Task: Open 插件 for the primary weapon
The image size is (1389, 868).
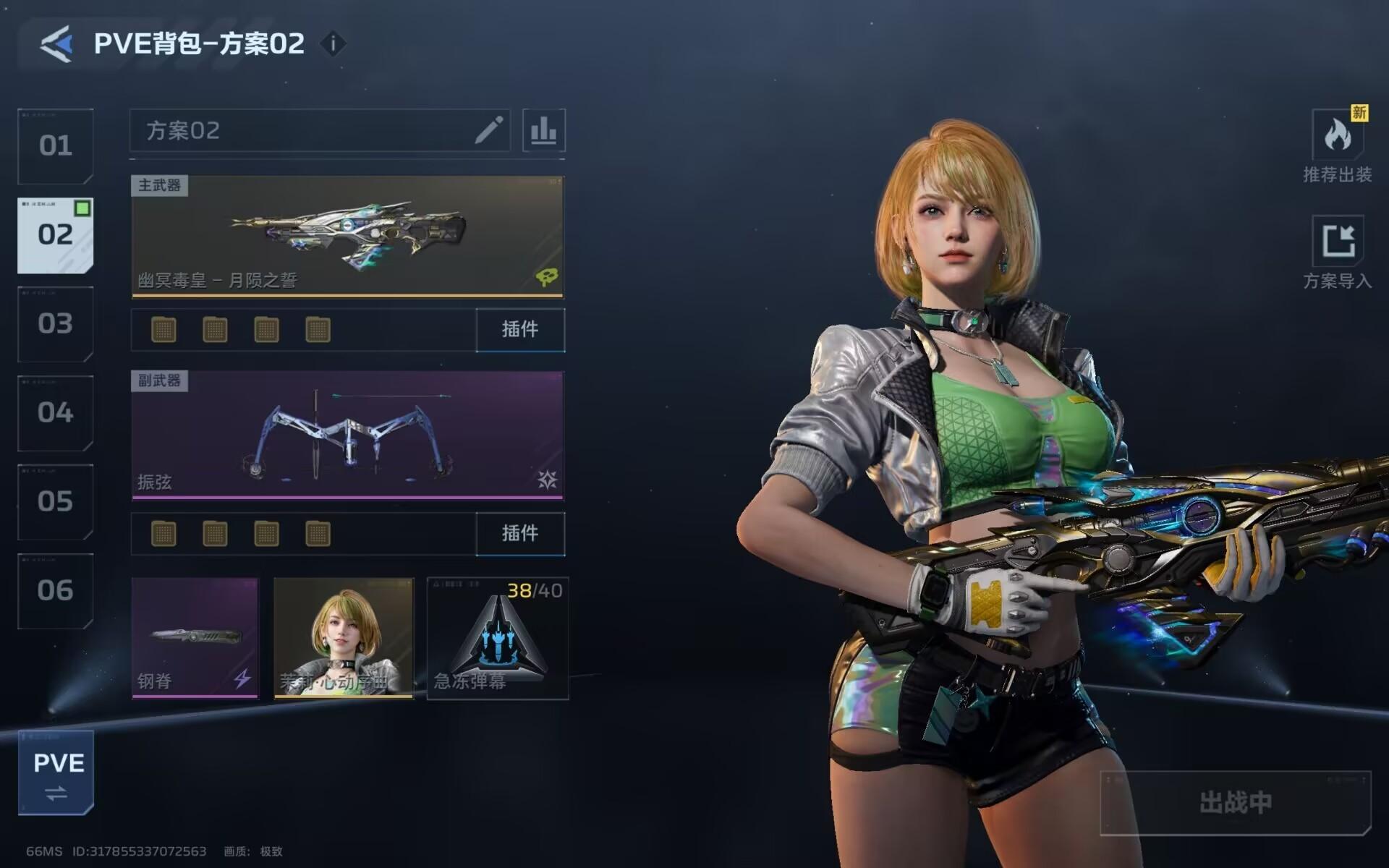Action: pos(520,330)
